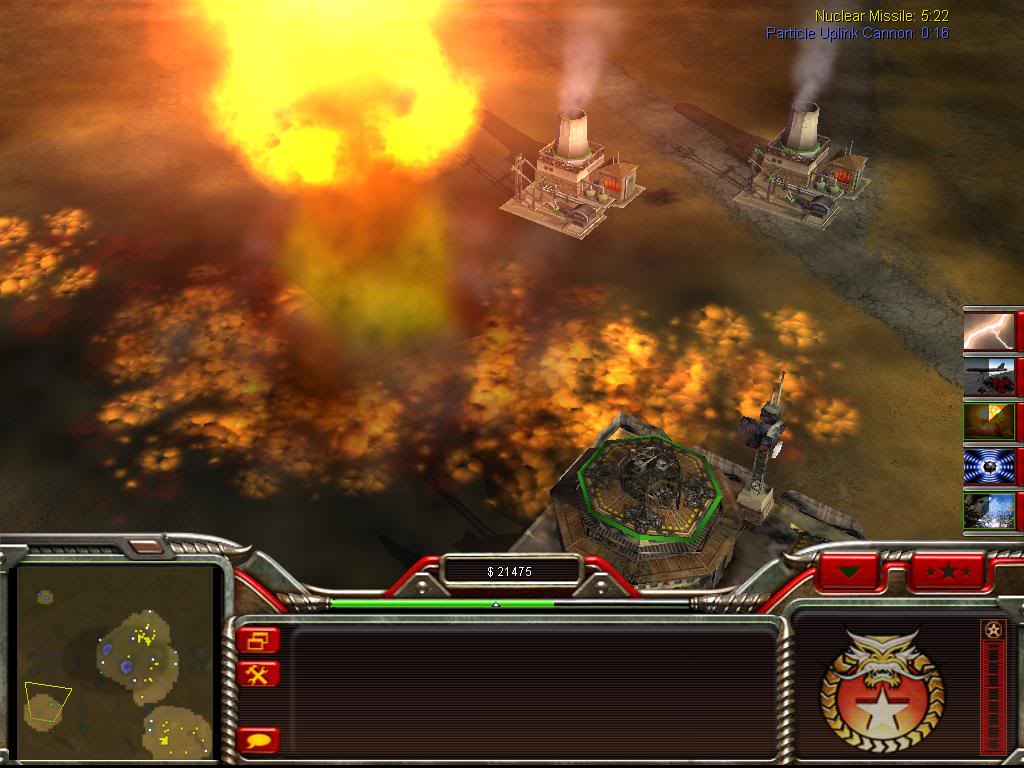Open the General's Powers three-star button
Screen dimensions: 1024x768
pos(945,572)
